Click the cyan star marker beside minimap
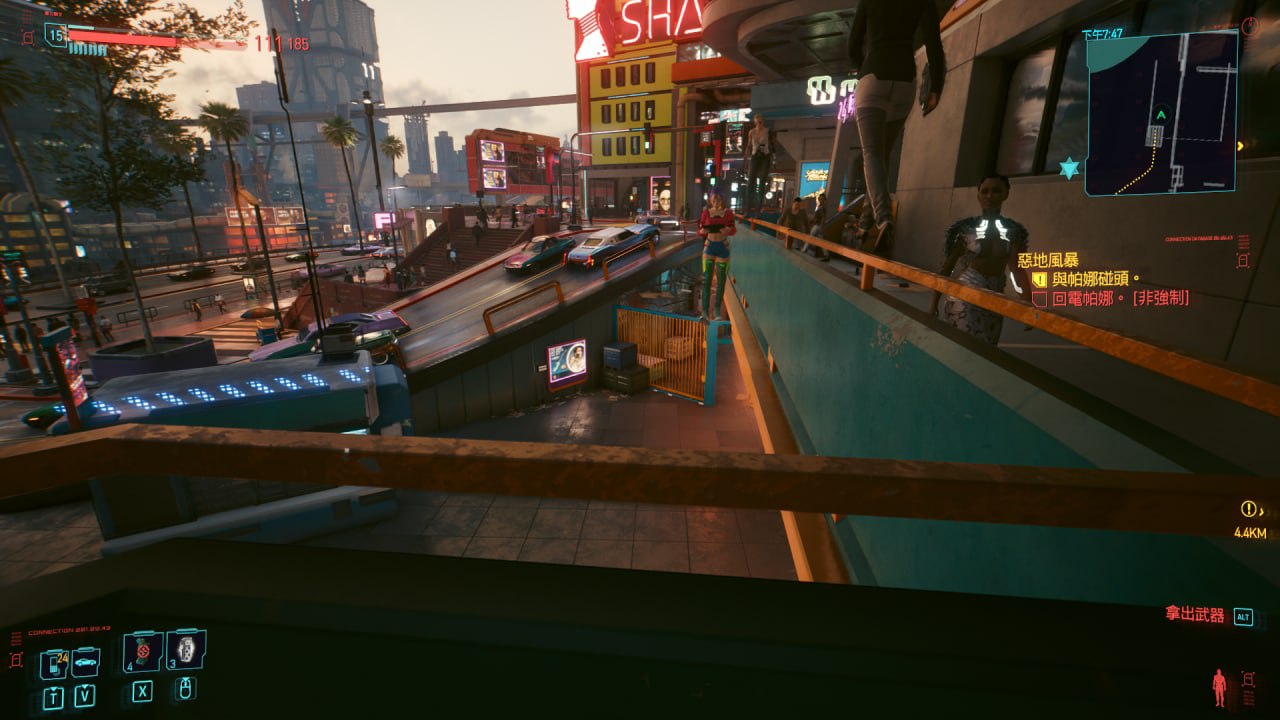The width and height of the screenshot is (1280, 720). pos(1069,168)
